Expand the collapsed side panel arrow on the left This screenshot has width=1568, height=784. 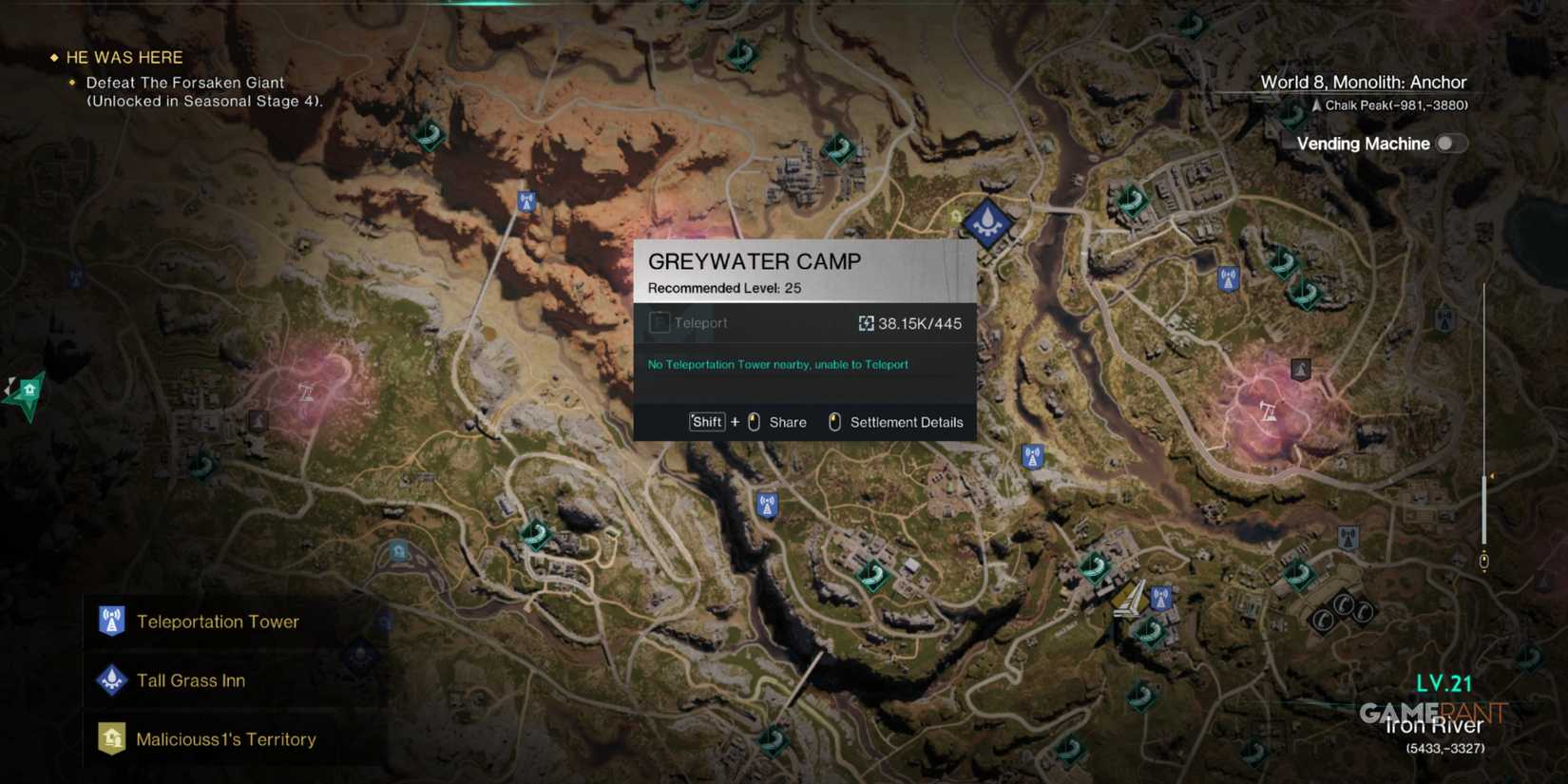point(10,387)
